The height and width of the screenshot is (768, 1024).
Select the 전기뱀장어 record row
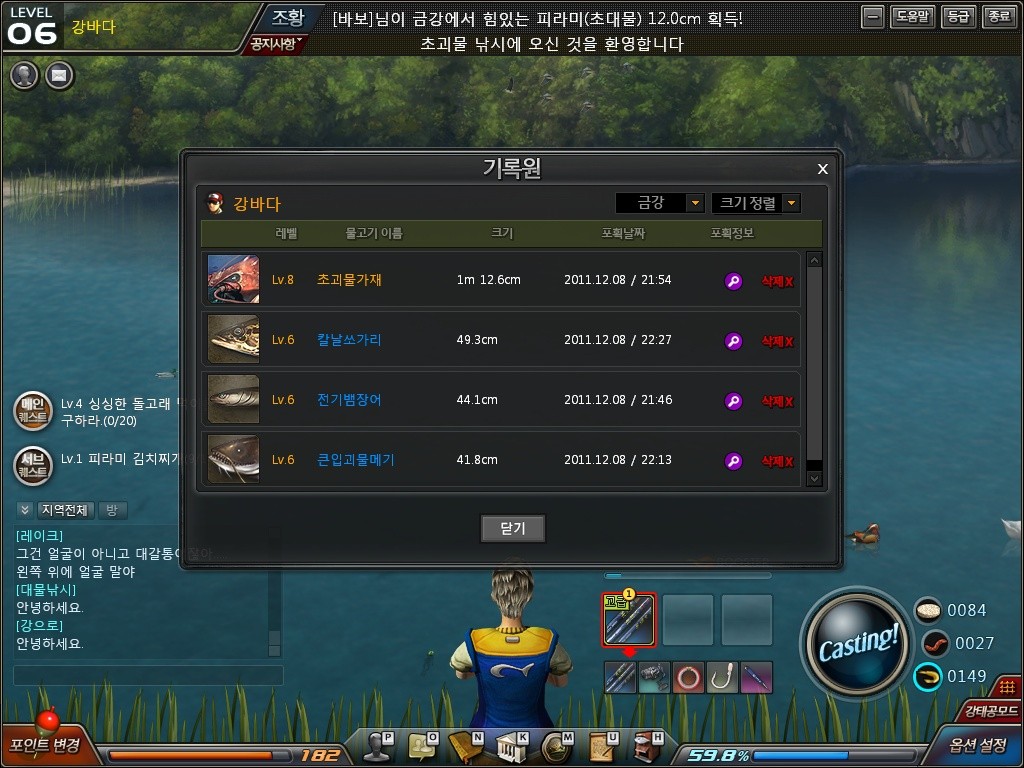pyautogui.click(x=500, y=400)
